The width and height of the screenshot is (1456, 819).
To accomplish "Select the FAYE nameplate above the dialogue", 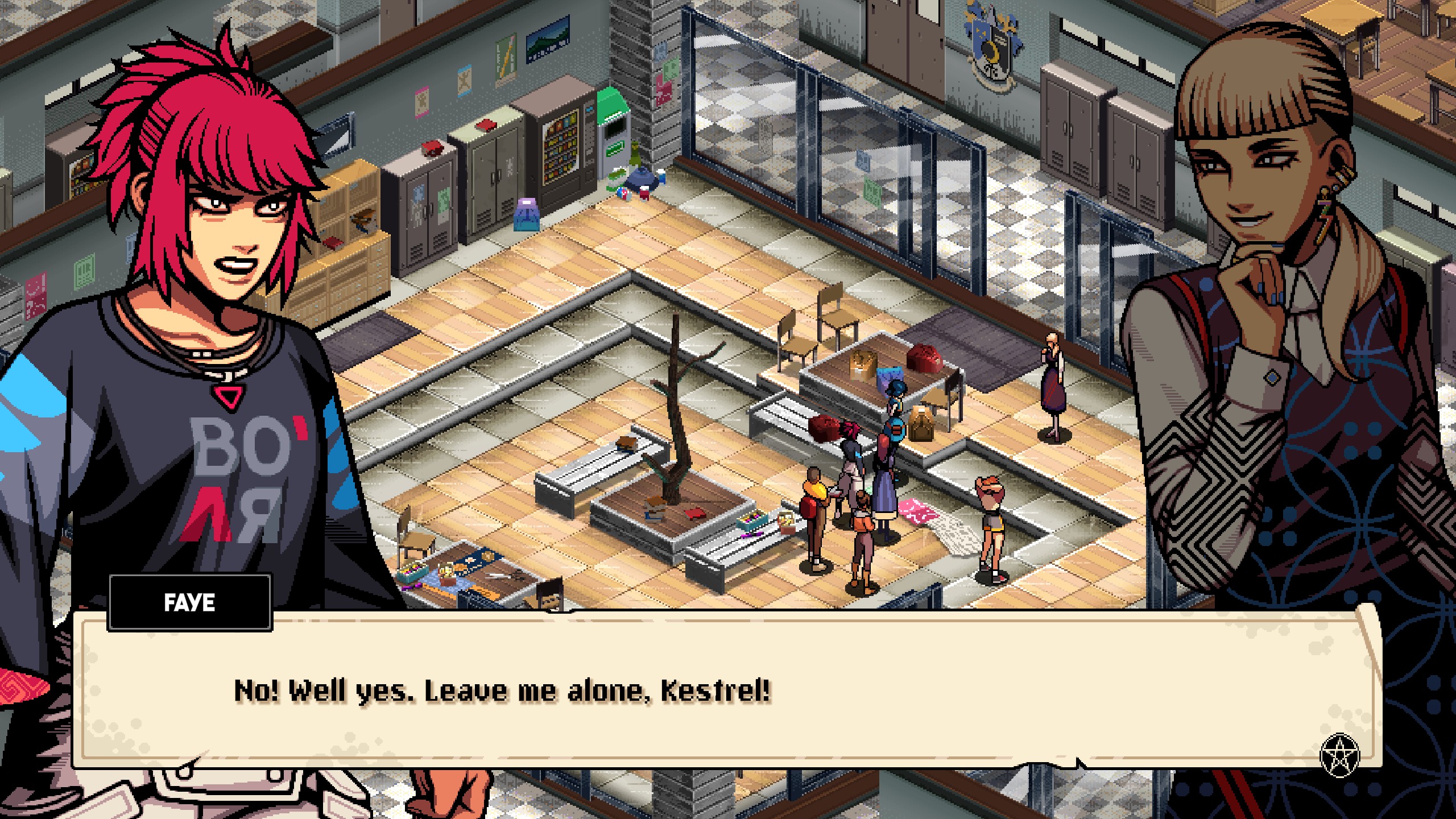I will tap(188, 604).
